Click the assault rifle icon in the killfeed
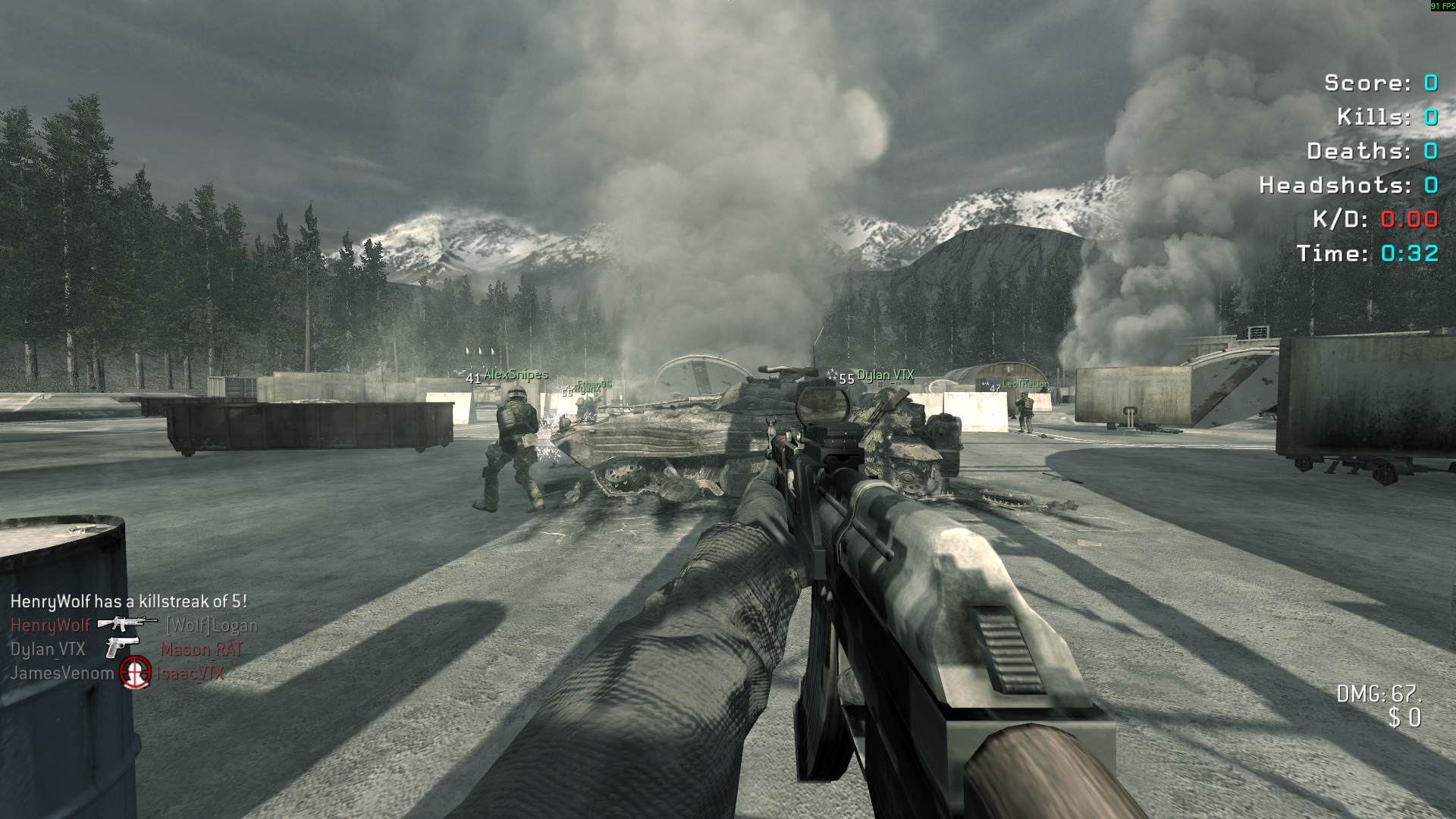 tap(126, 624)
